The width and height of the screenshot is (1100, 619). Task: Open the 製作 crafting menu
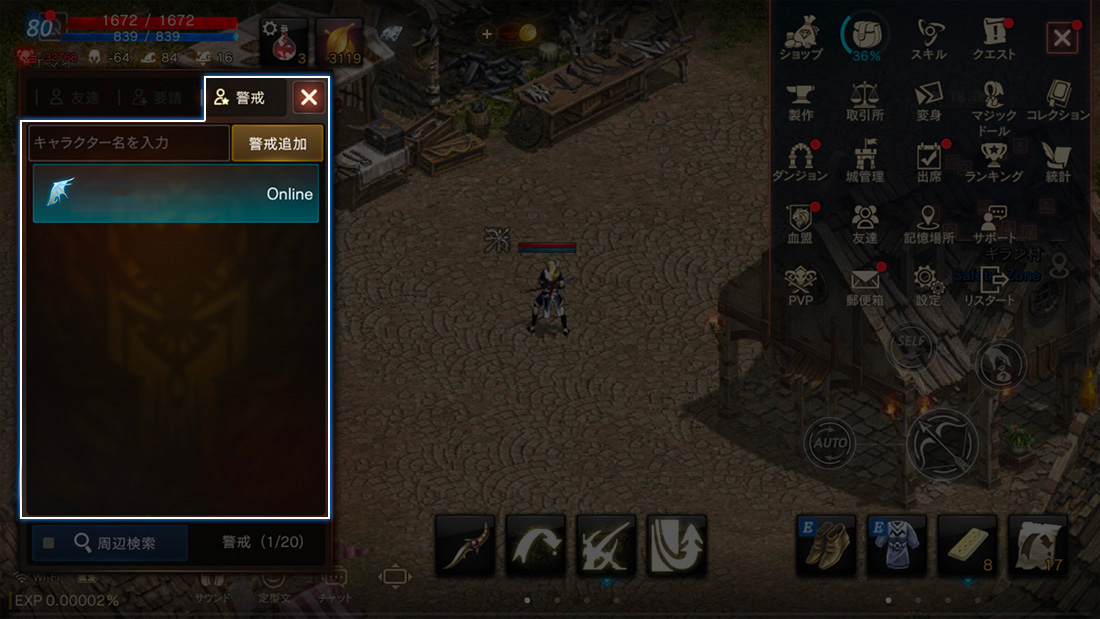point(800,101)
